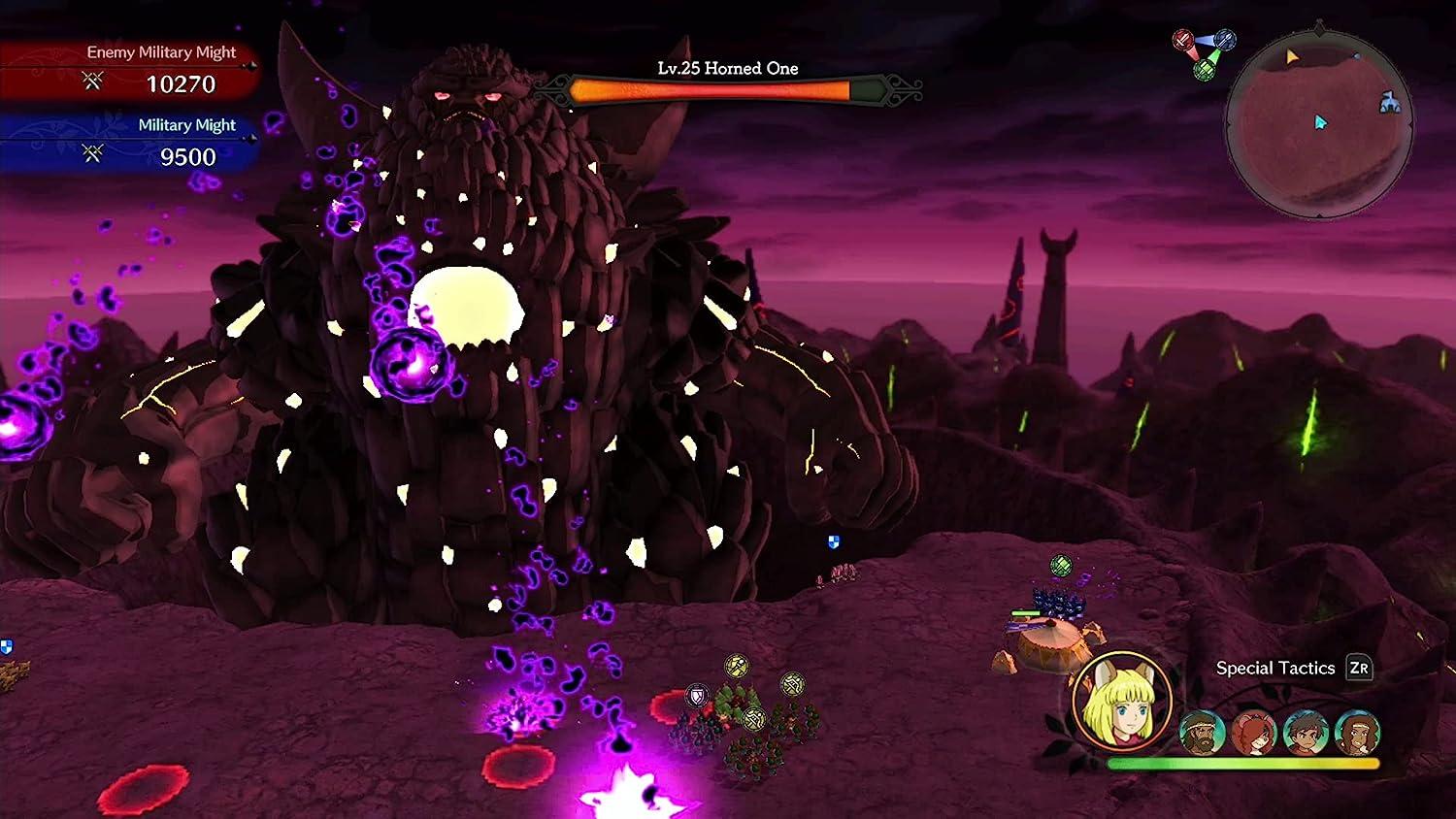This screenshot has height=819, width=1456.
Task: Click the cyan player arrow on the minimap
Action: pos(1320,122)
